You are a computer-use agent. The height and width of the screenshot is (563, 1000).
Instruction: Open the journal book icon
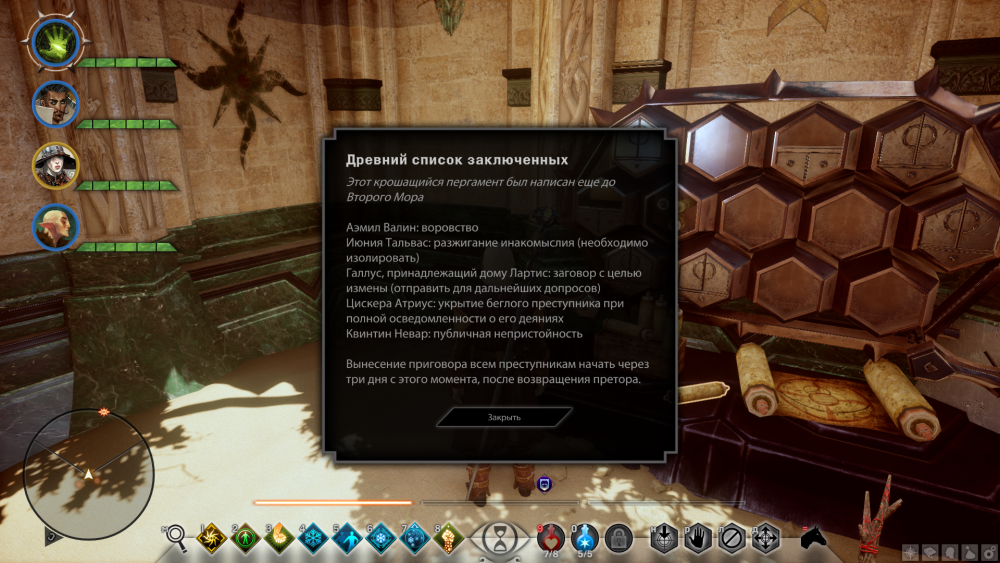point(929,552)
